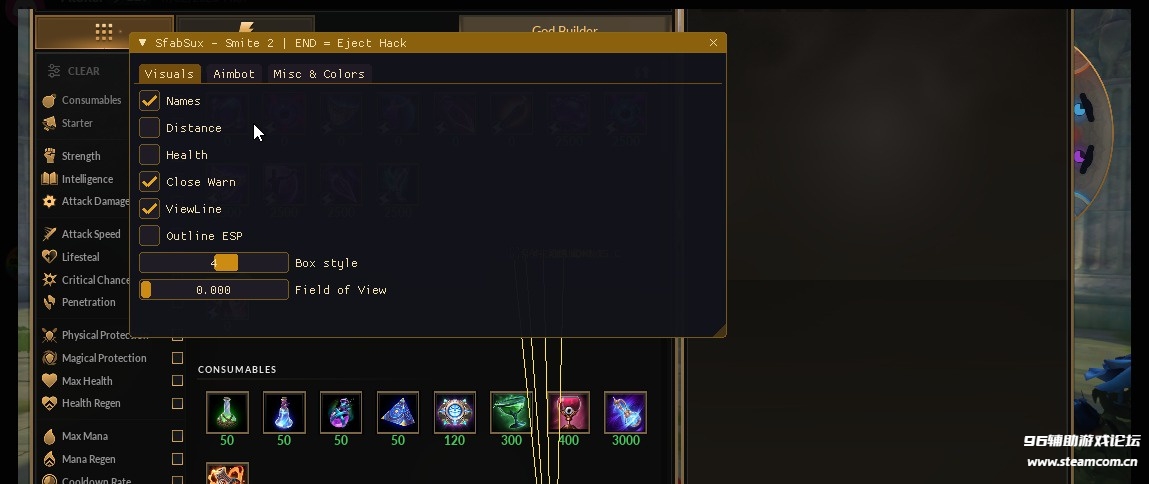Clear all item filters with CLEAR
Screen dimensions: 1149x484
tap(75, 71)
